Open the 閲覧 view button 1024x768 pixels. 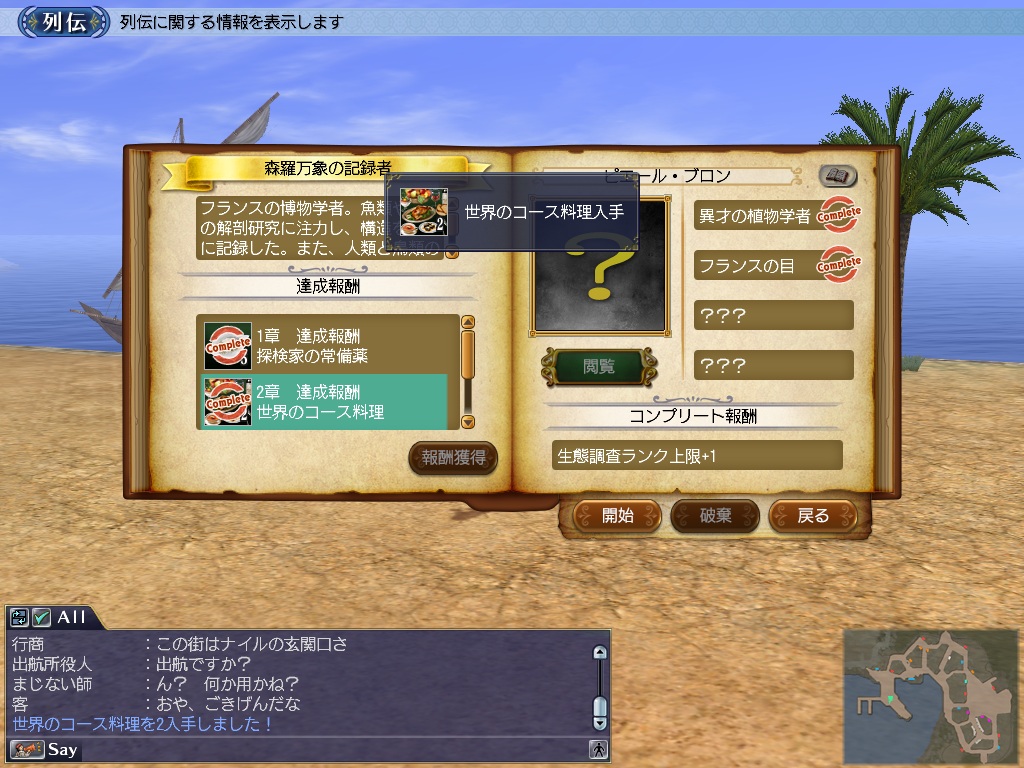[x=598, y=367]
